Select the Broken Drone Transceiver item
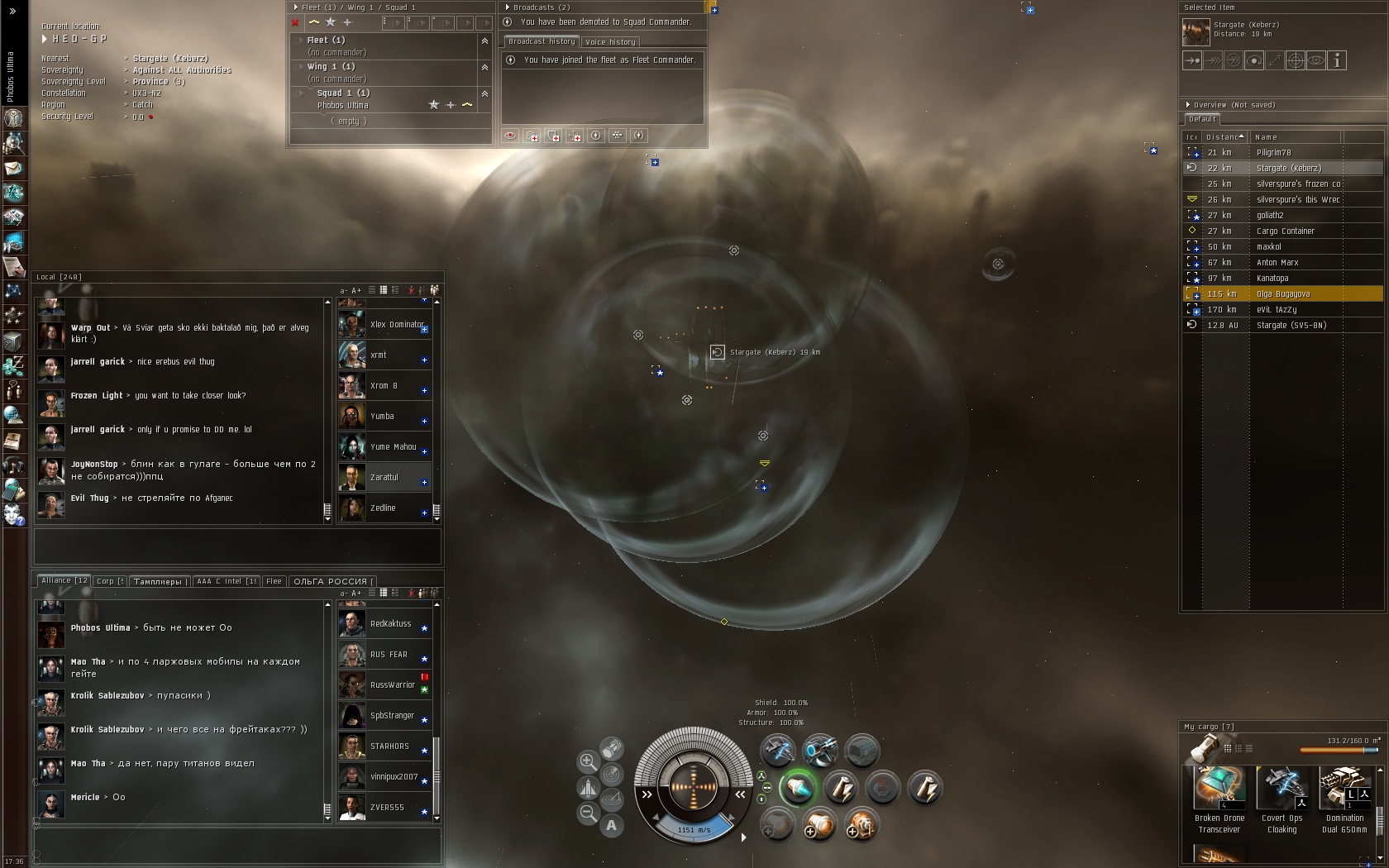This screenshot has height=868, width=1389. 1219,799
